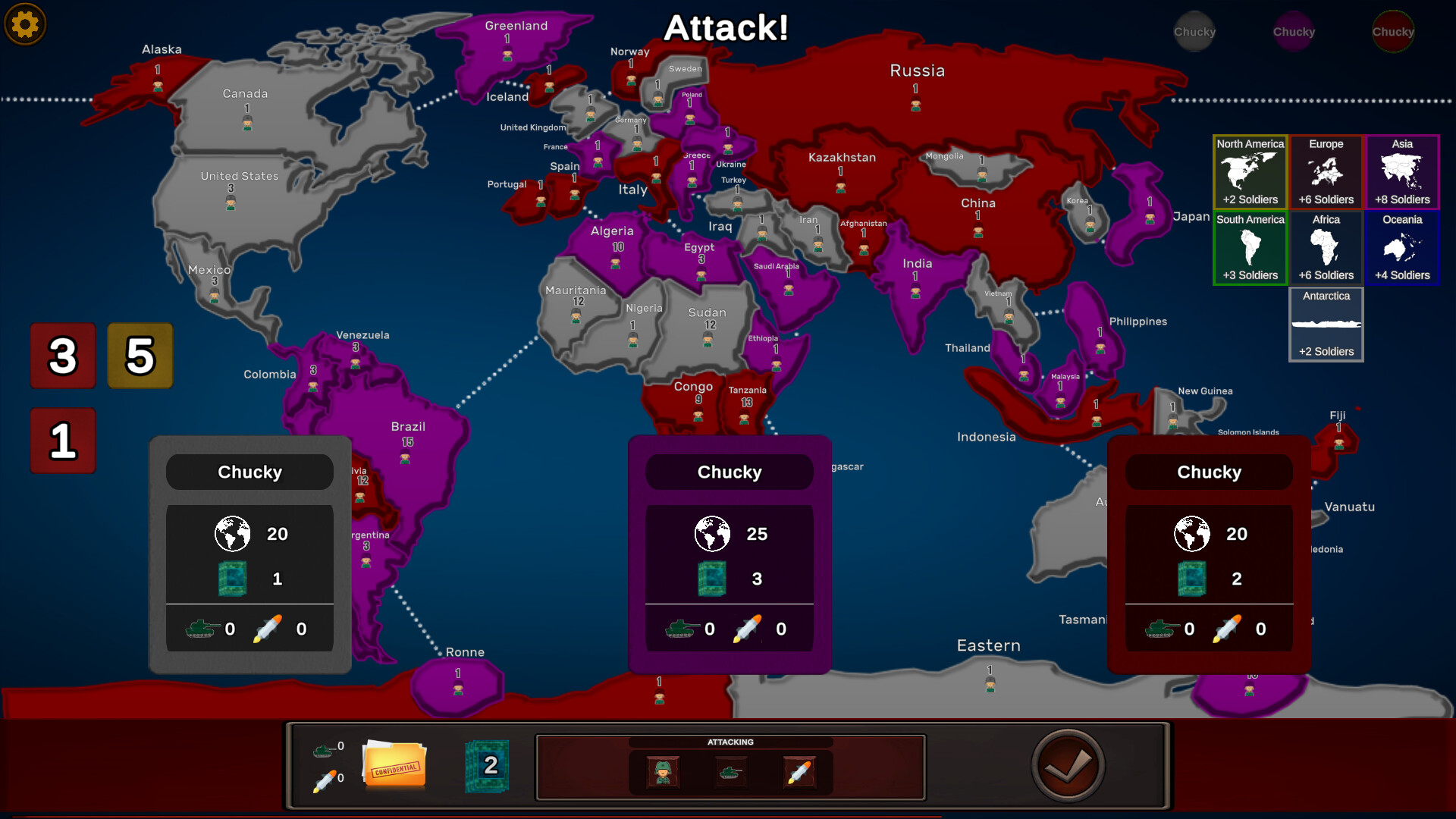View the card deck showing 2
The height and width of the screenshot is (819, 1456).
click(486, 767)
